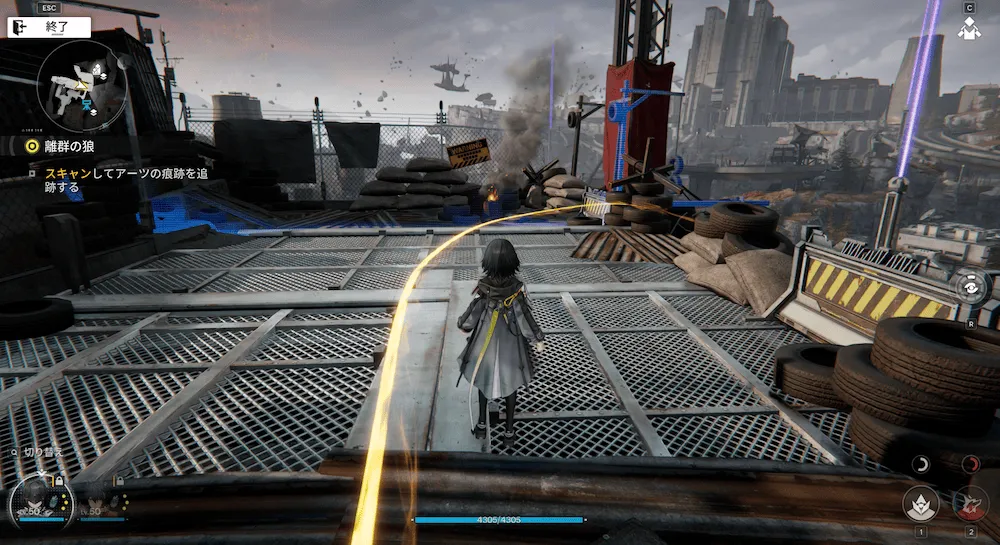Screen dimensions: 1000x545
Task: Open the circular minimap
Action: tap(80, 88)
